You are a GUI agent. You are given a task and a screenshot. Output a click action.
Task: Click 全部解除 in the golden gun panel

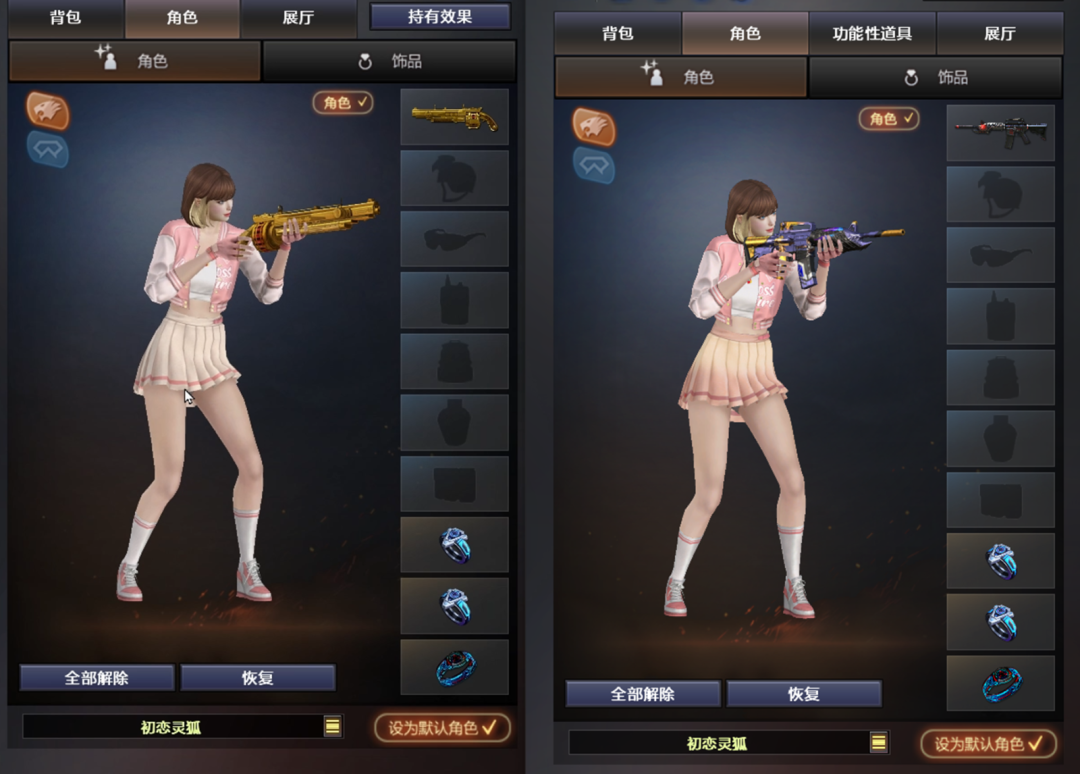click(x=97, y=678)
